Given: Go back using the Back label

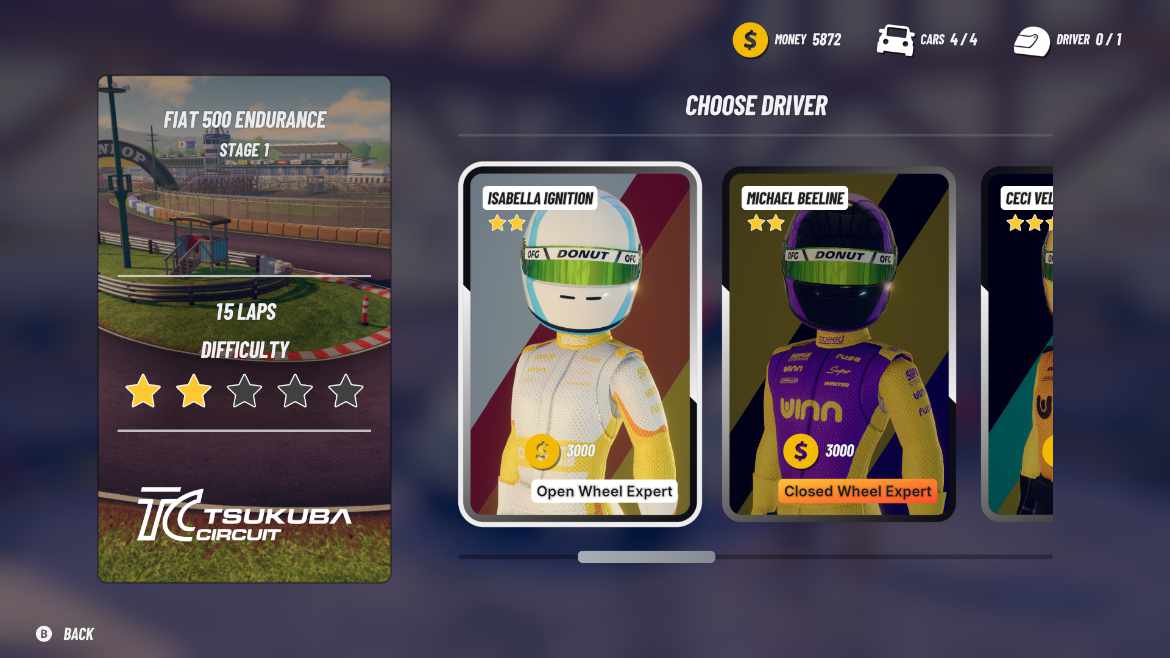Looking at the screenshot, I should pyautogui.click(x=78, y=634).
